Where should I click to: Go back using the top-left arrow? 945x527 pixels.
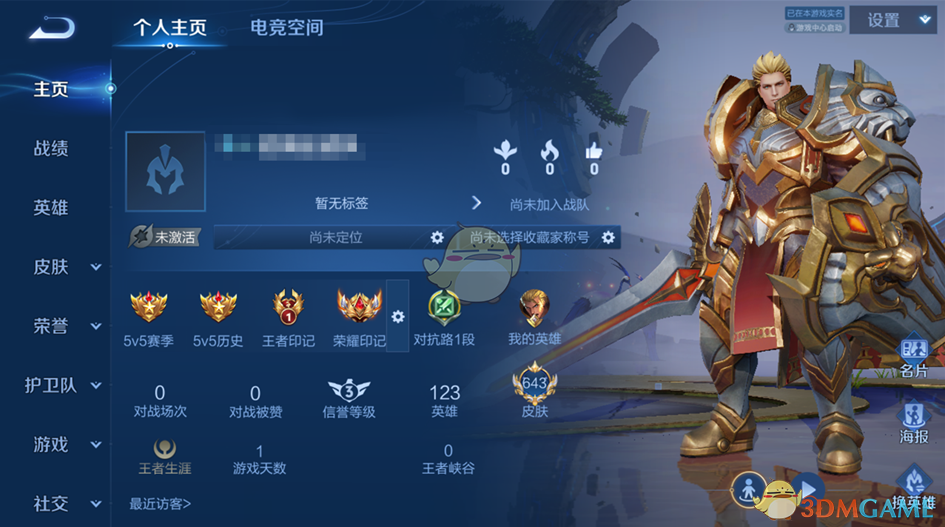51,28
